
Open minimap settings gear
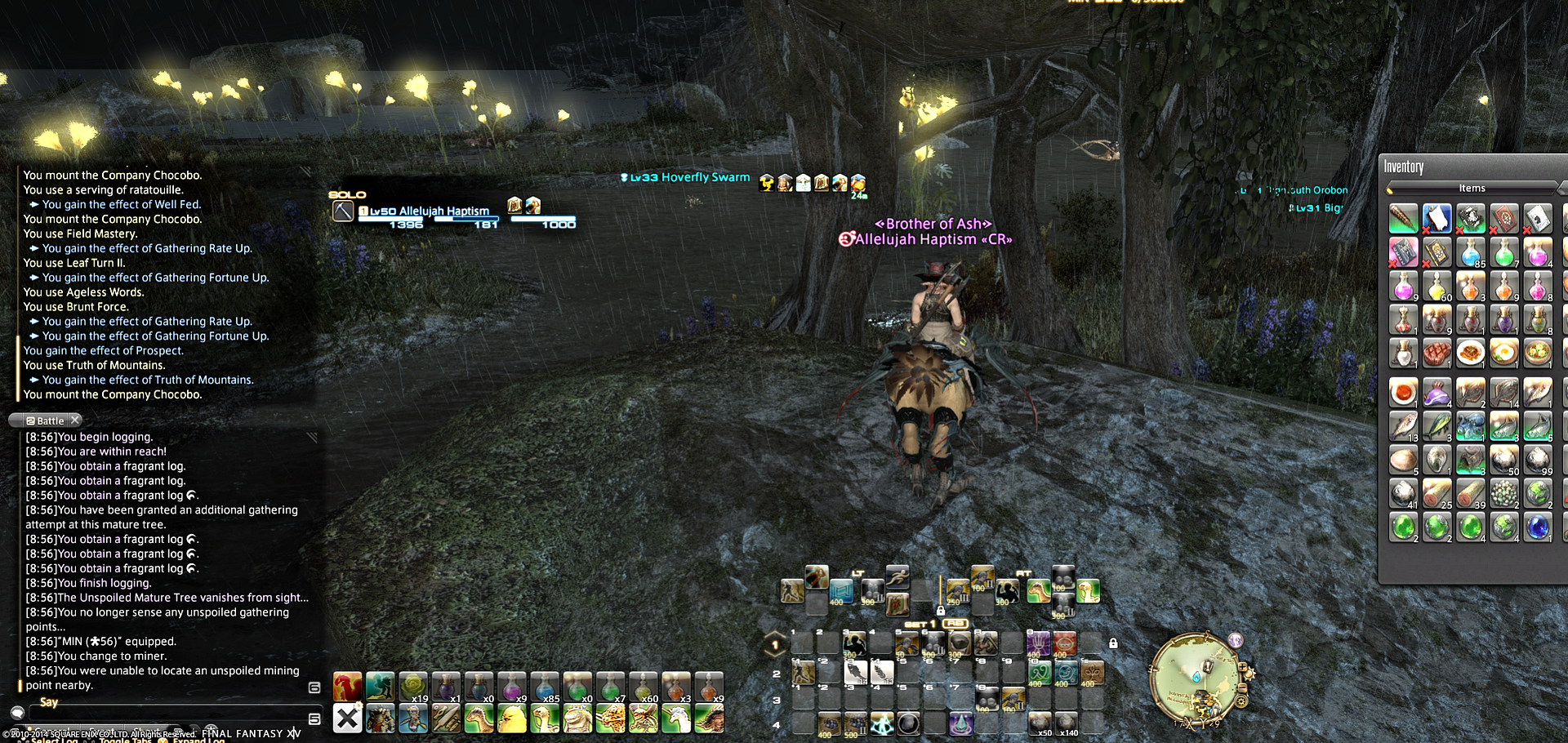click(1241, 701)
